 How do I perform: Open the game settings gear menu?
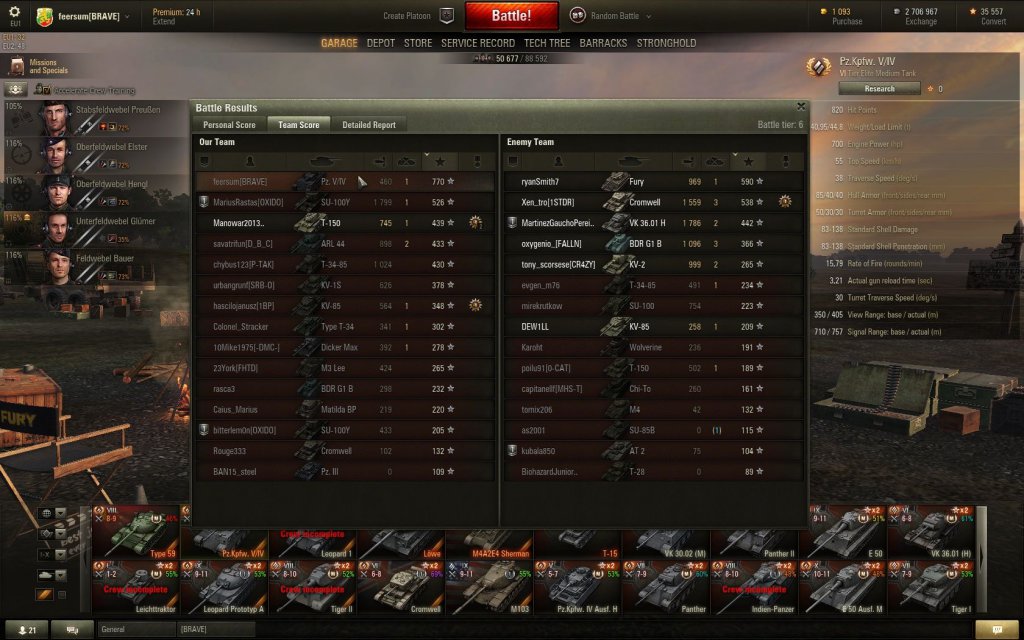point(15,11)
